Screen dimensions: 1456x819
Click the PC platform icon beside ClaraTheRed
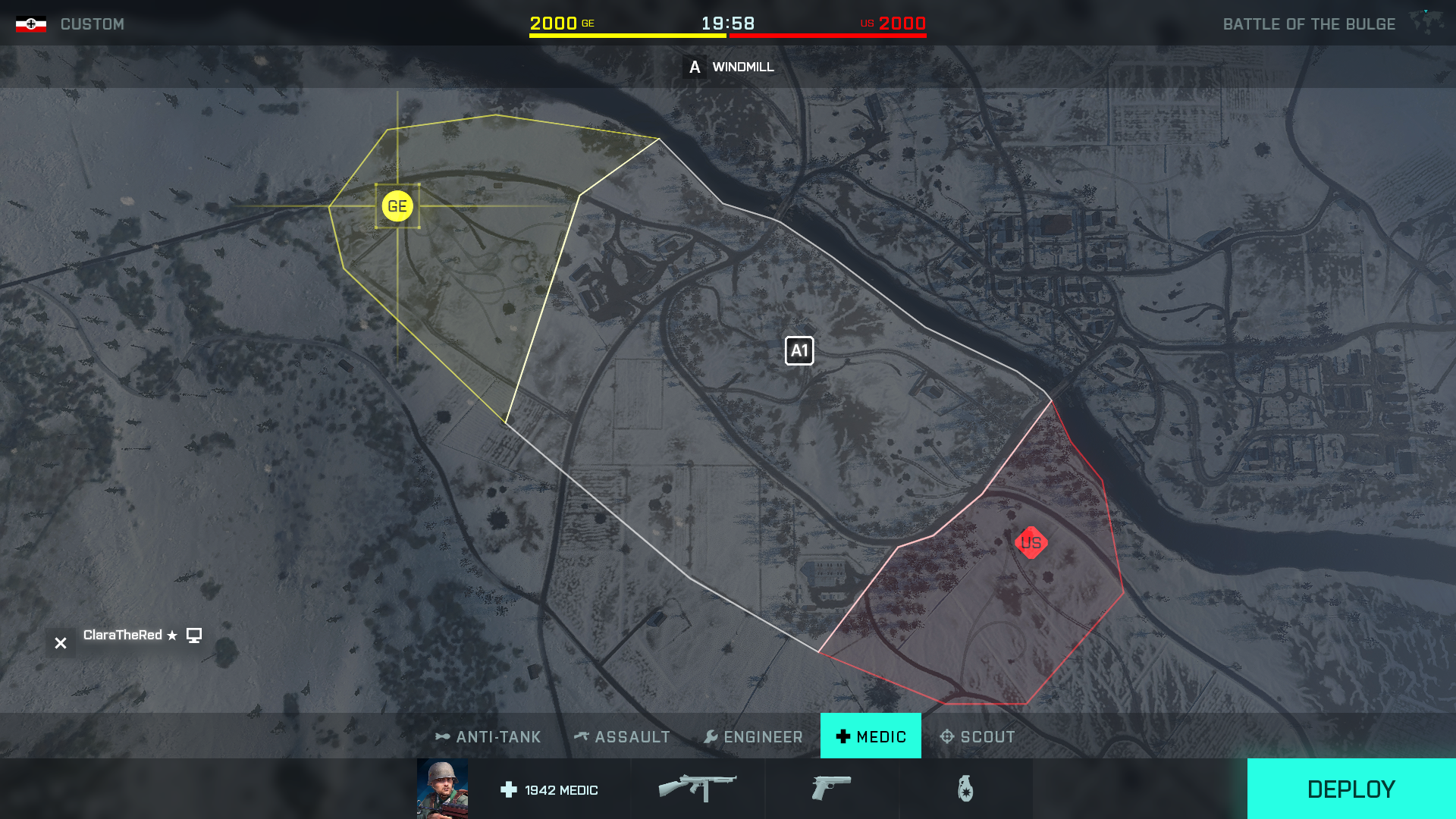click(195, 635)
